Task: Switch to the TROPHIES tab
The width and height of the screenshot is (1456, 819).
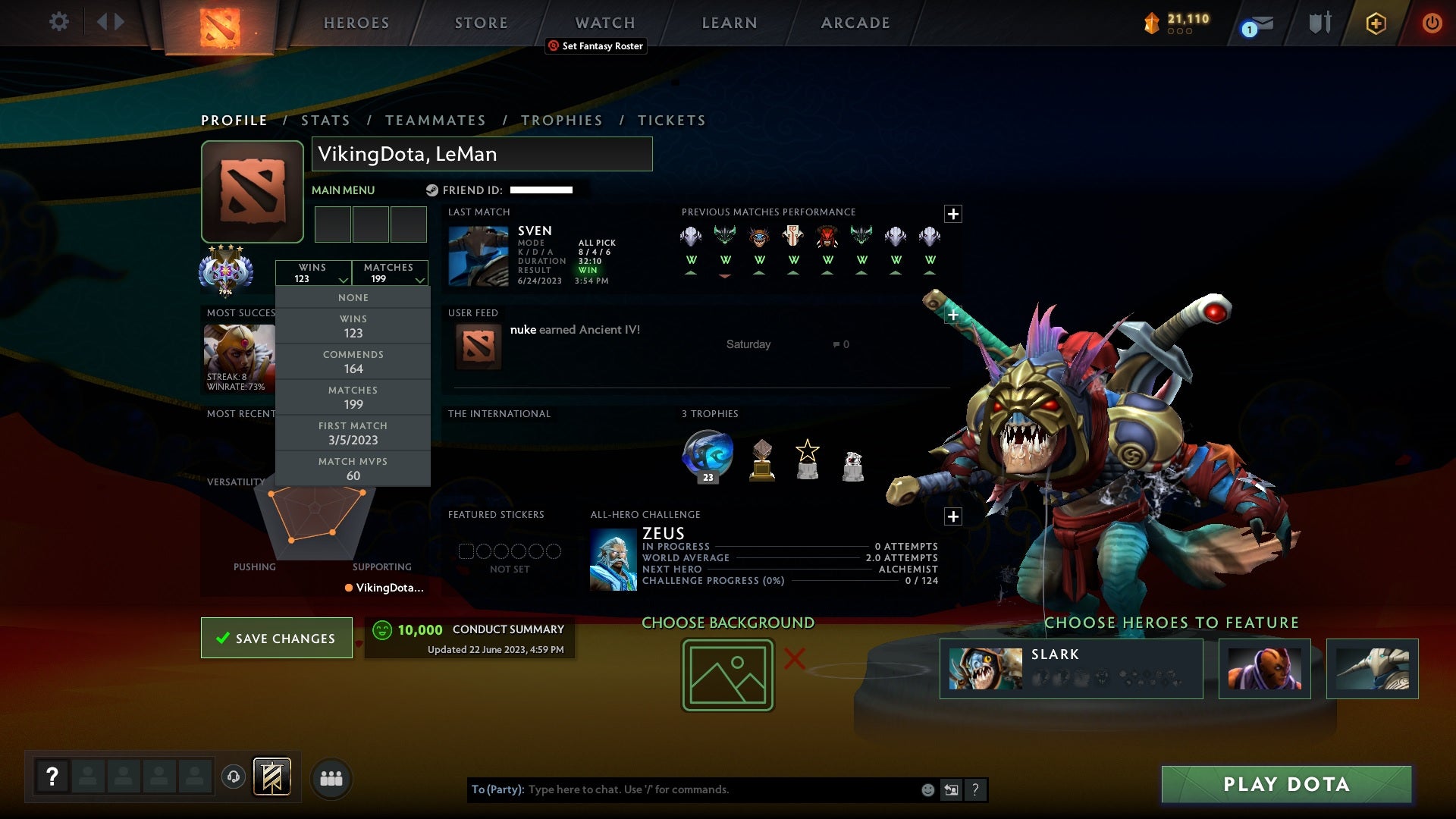Action: (x=561, y=120)
